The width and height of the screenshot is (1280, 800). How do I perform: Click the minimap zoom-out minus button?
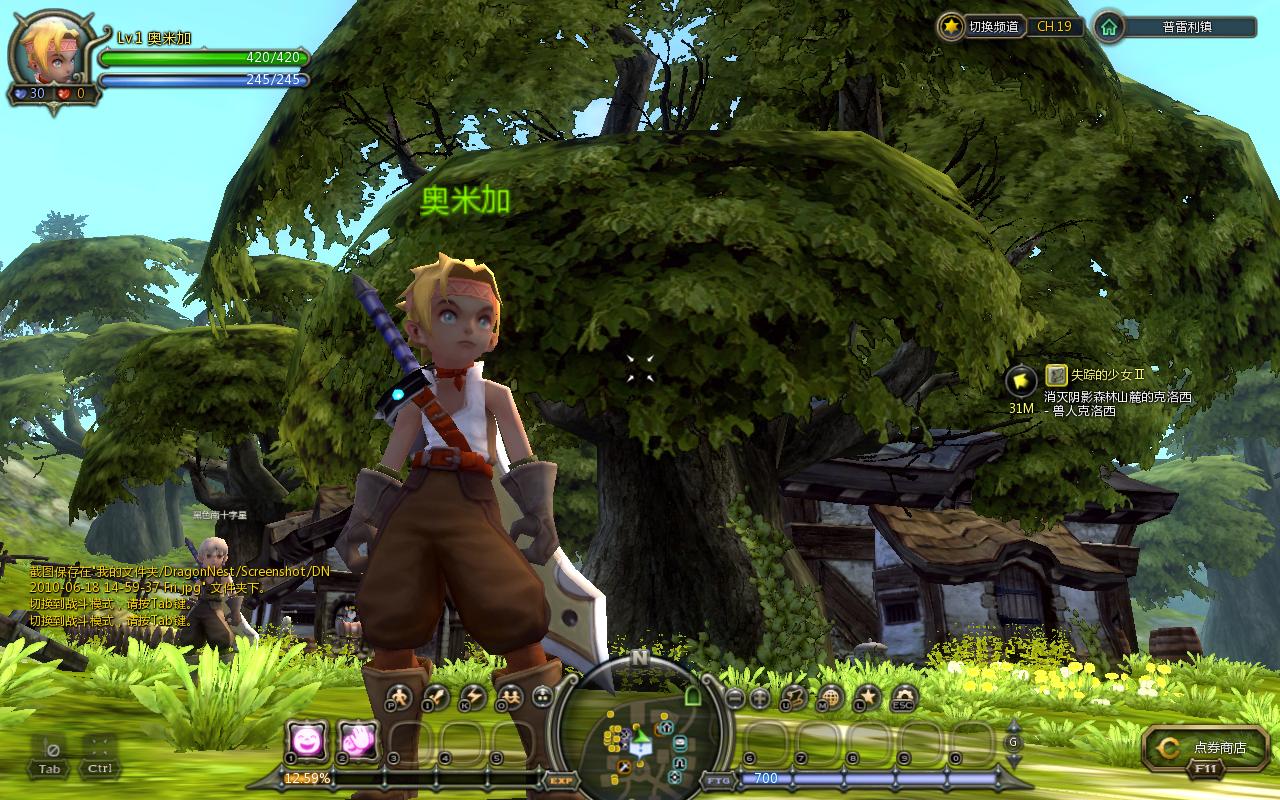(x=735, y=697)
